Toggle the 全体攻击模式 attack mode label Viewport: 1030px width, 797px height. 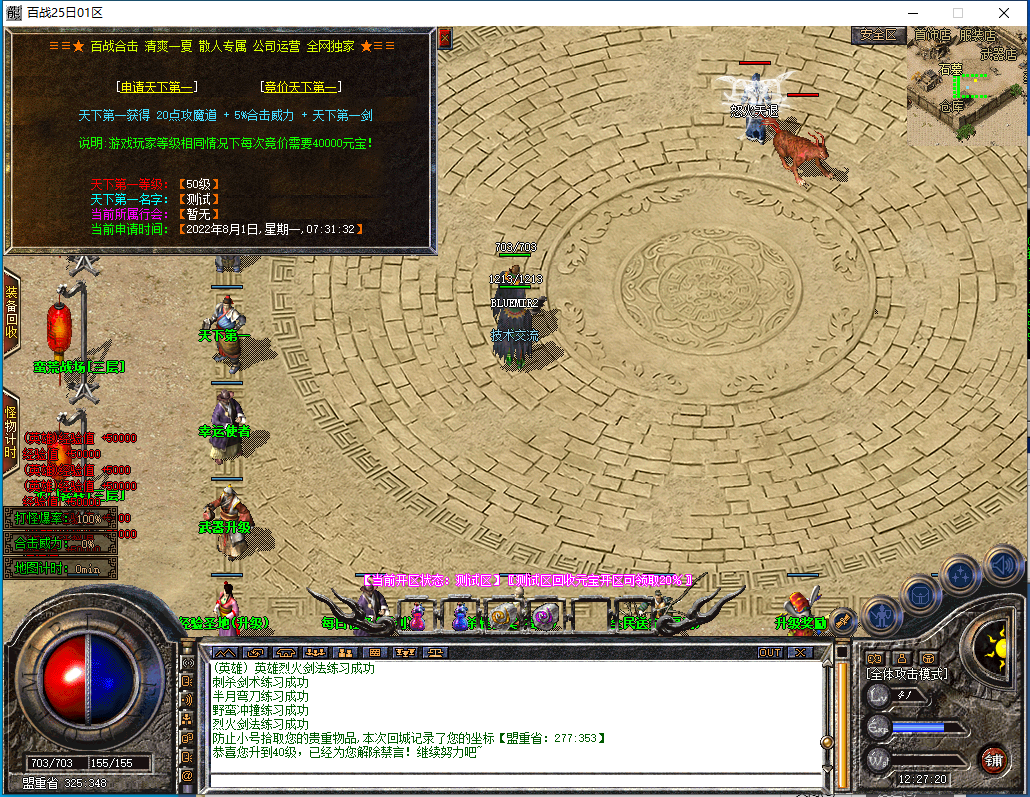click(907, 674)
